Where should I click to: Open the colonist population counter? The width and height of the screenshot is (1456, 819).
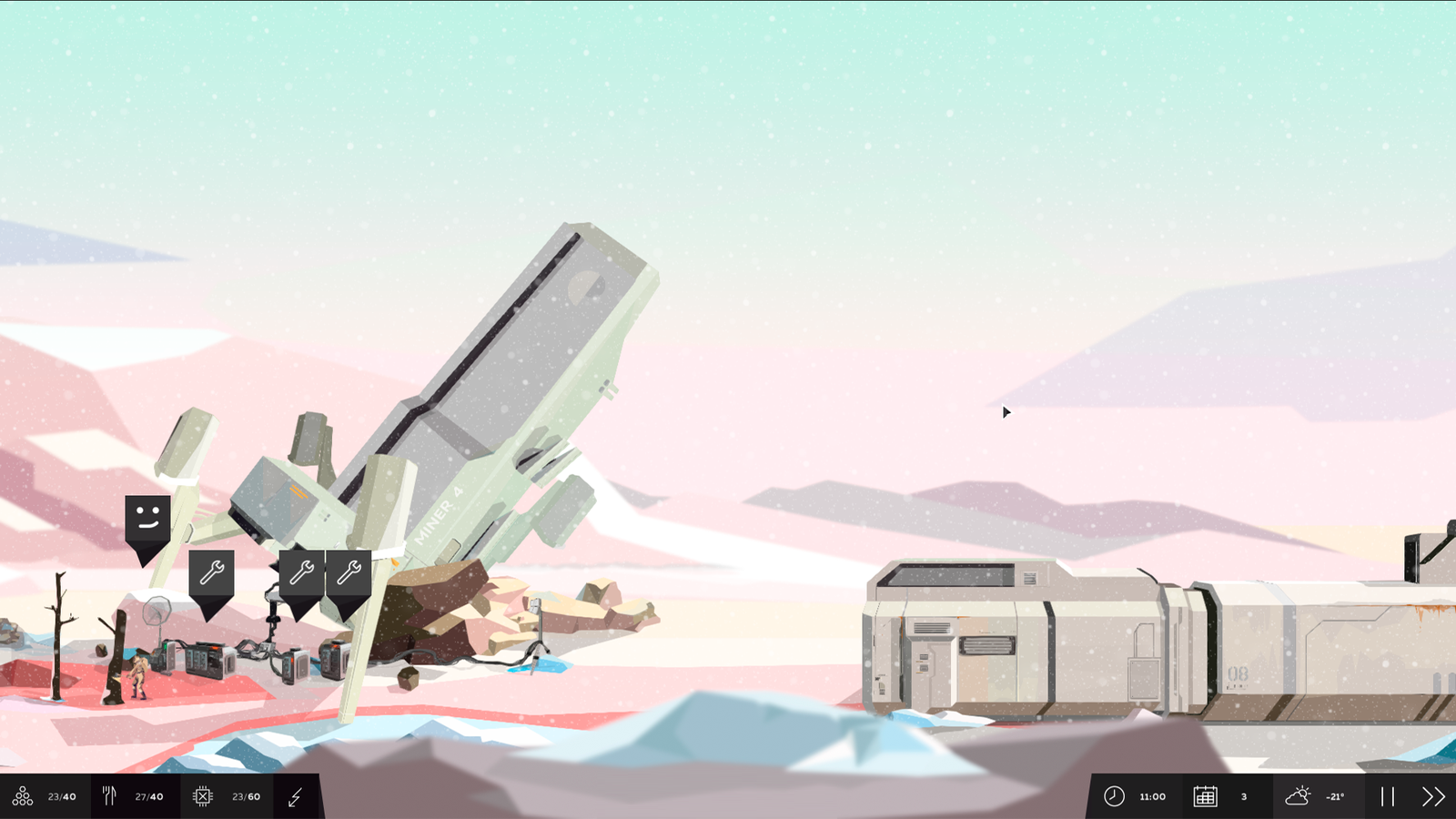[23, 796]
